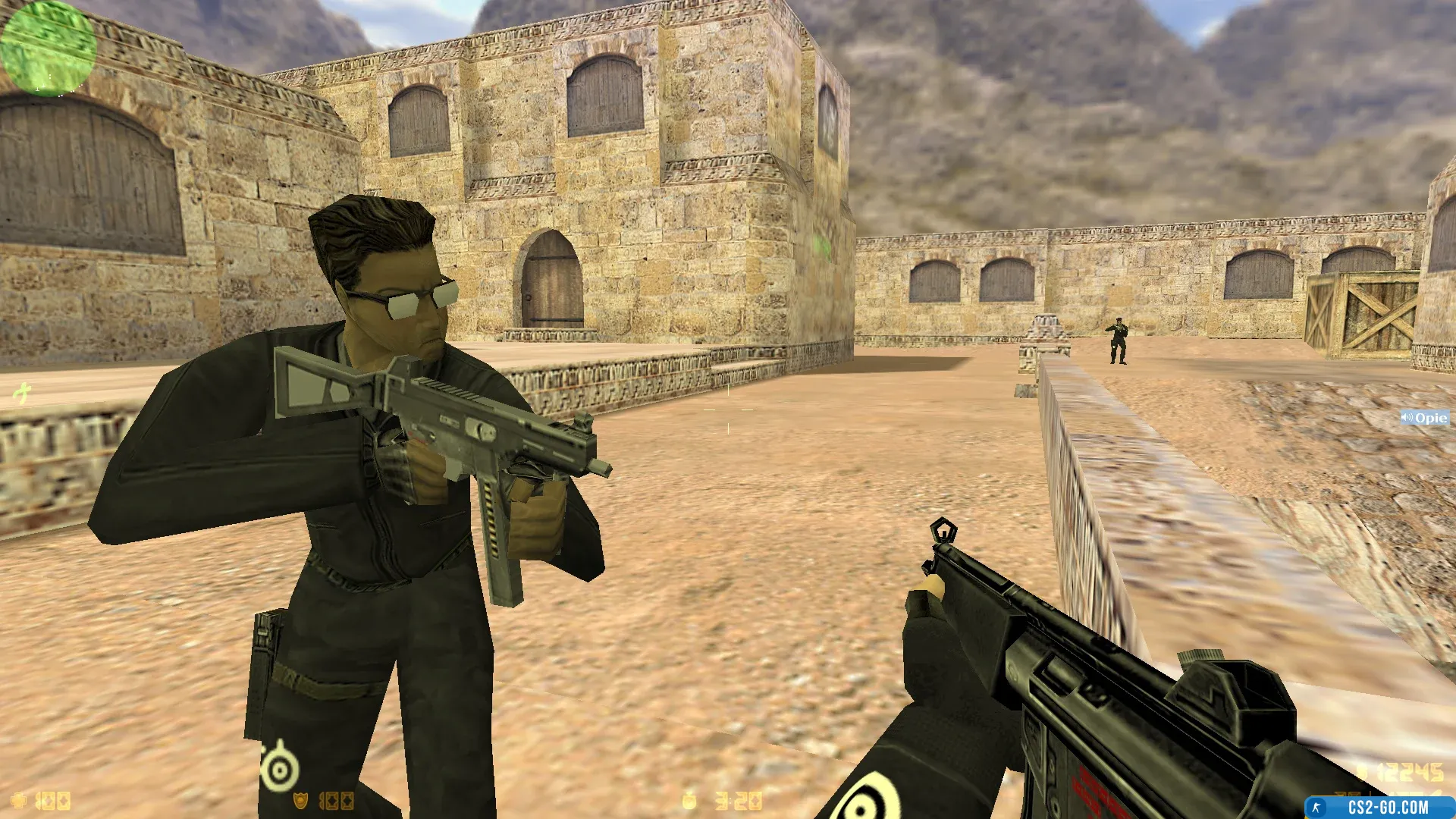This screenshot has height=819, width=1456.
Task: Click the green defuse kit pliers icon
Action: coord(23,393)
